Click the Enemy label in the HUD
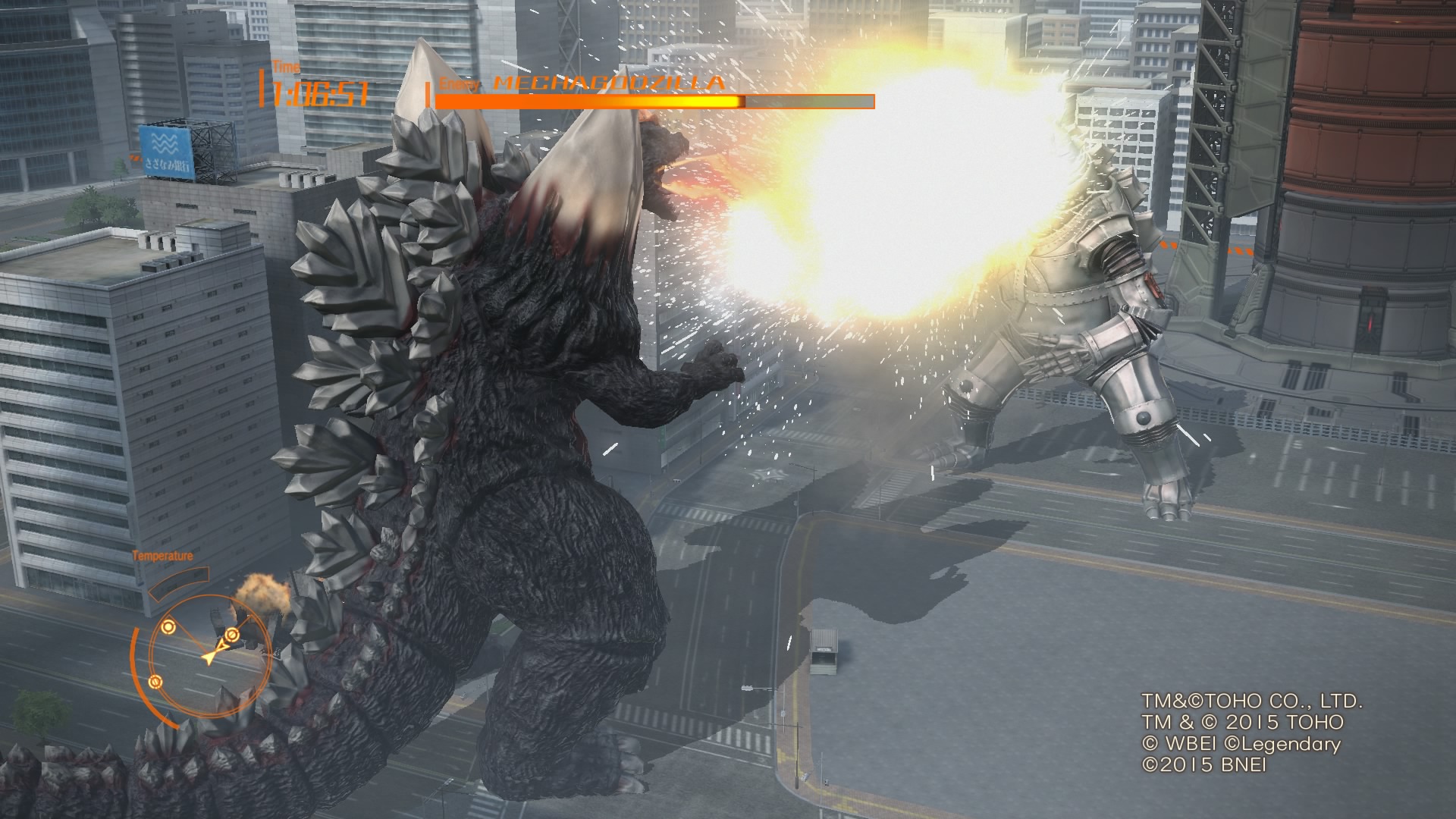 (x=460, y=83)
